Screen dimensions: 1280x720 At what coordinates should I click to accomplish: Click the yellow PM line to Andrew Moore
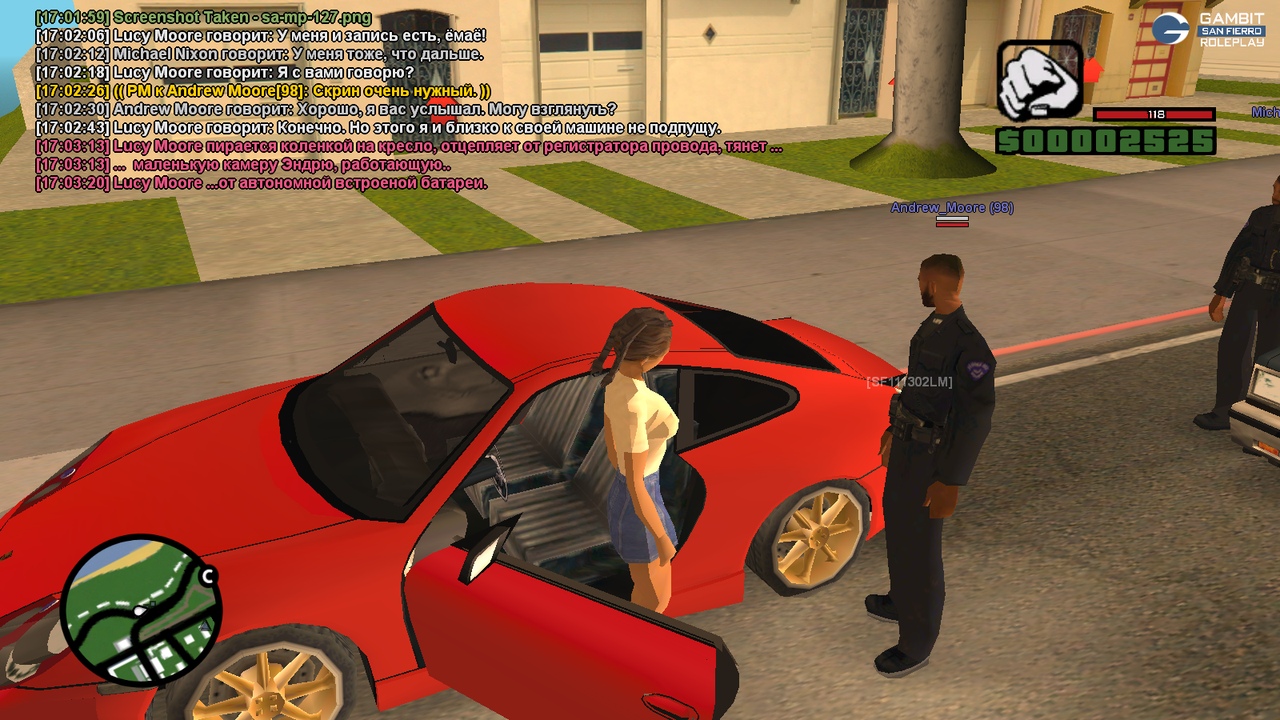263,91
